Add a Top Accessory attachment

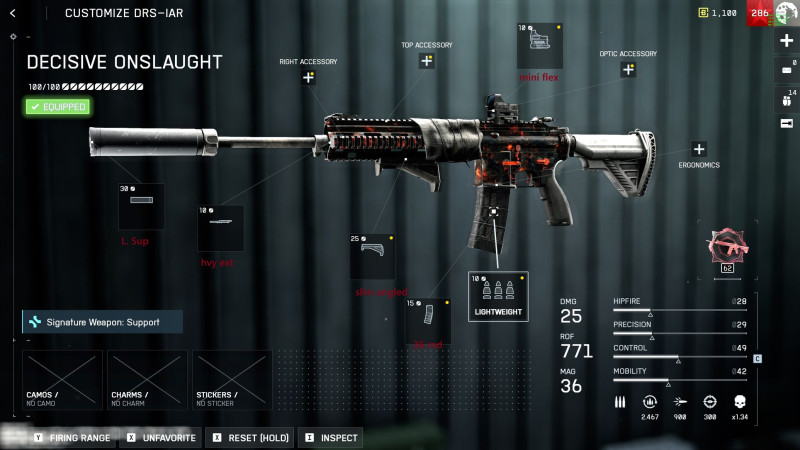[x=427, y=61]
